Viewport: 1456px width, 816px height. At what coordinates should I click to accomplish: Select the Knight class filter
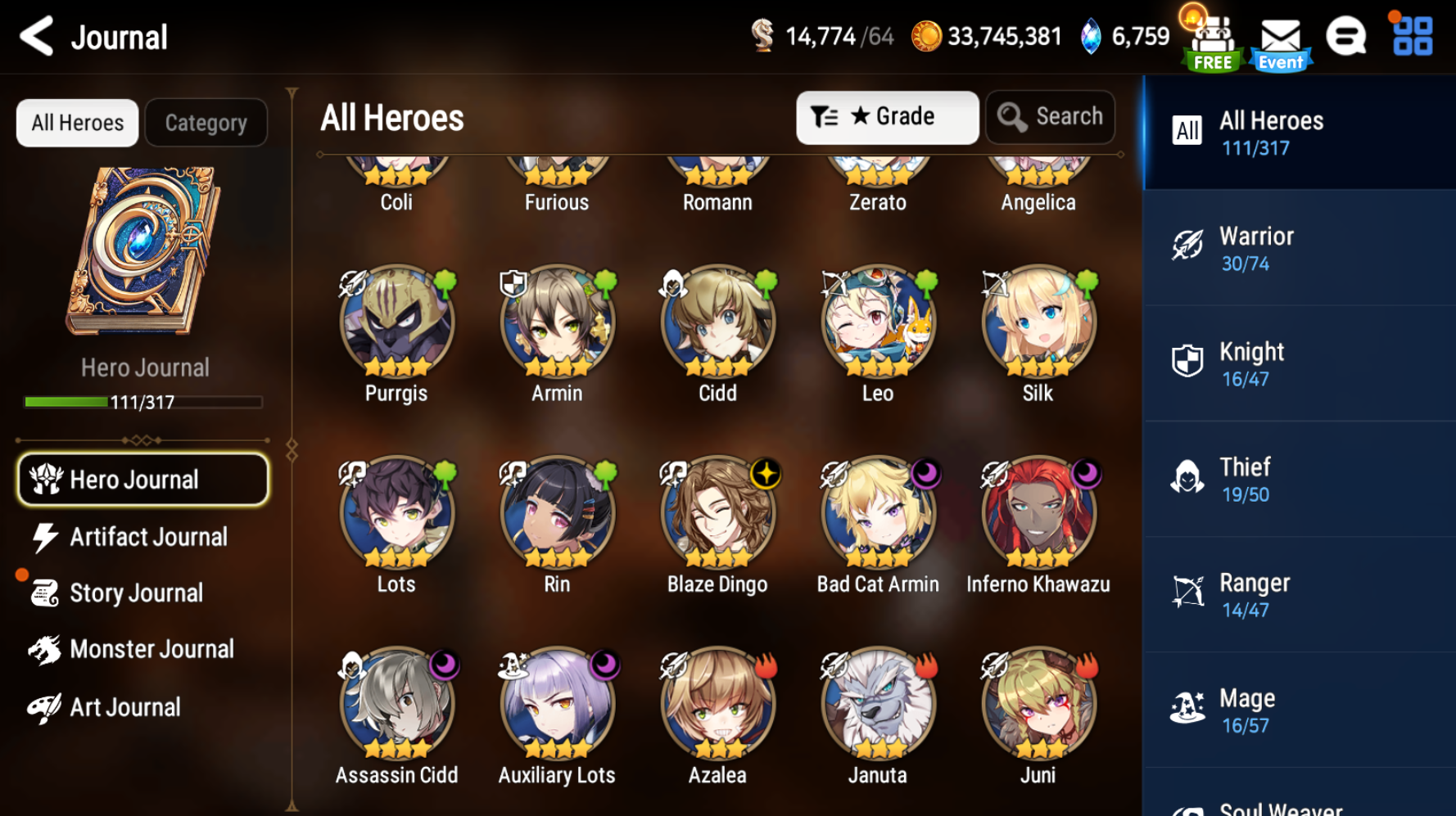tap(1298, 363)
